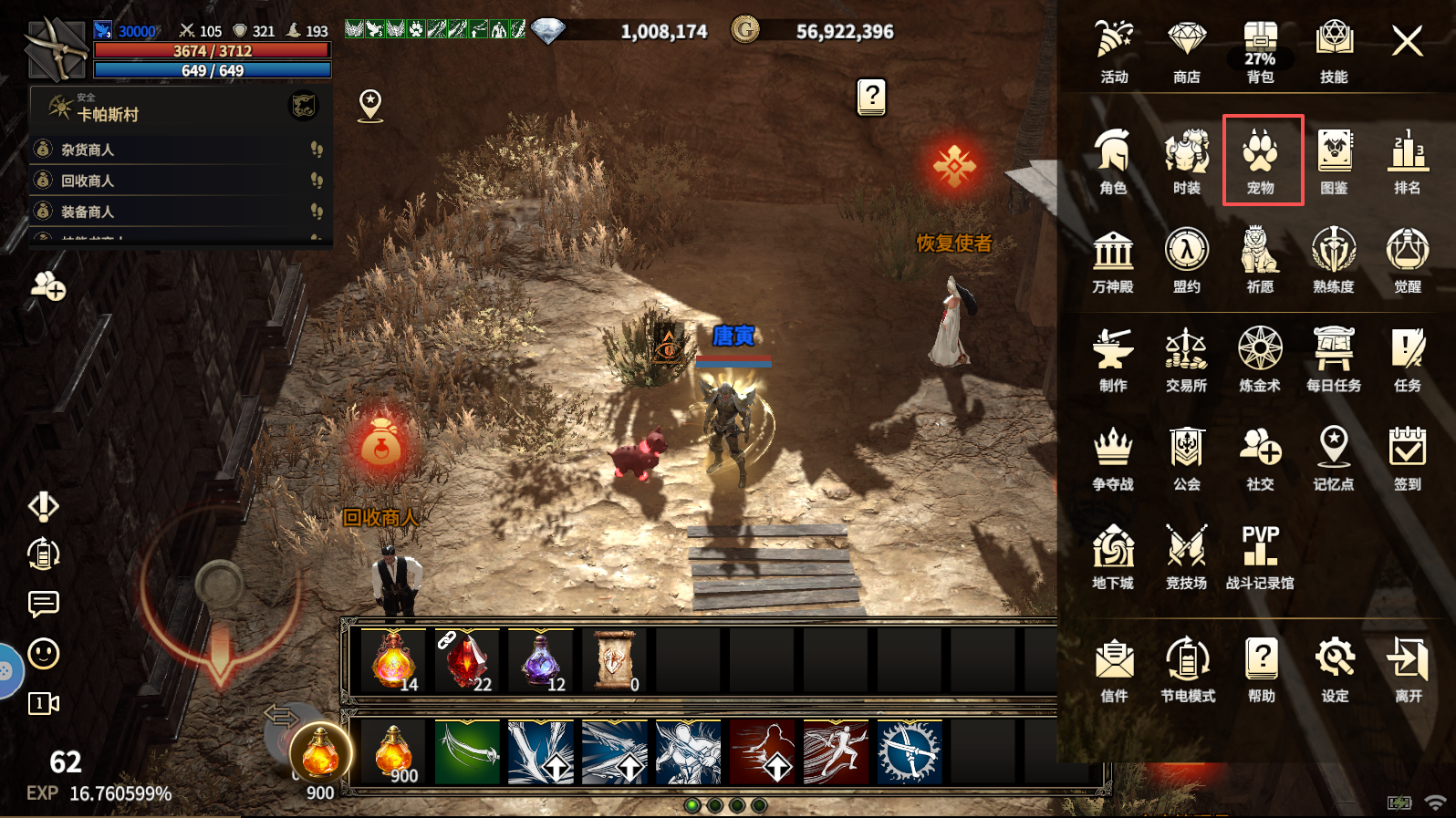
Task: Close the main menu panel
Action: pyautogui.click(x=1407, y=41)
